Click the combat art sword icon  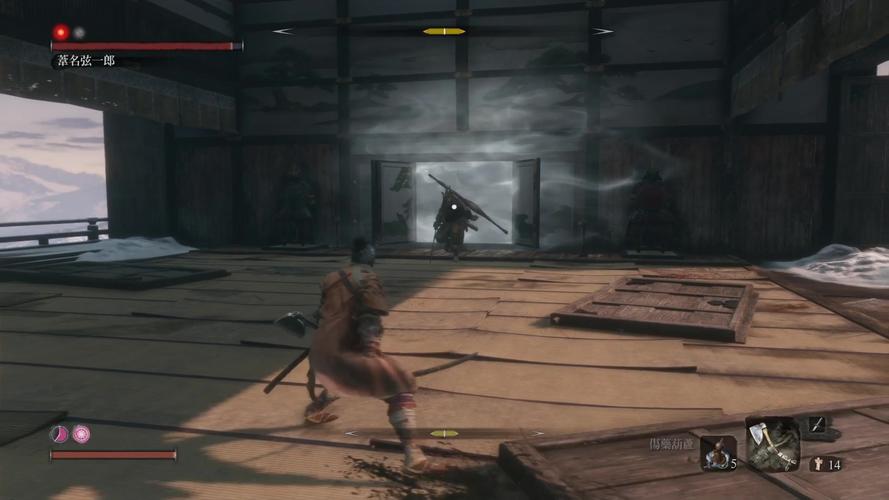click(816, 425)
